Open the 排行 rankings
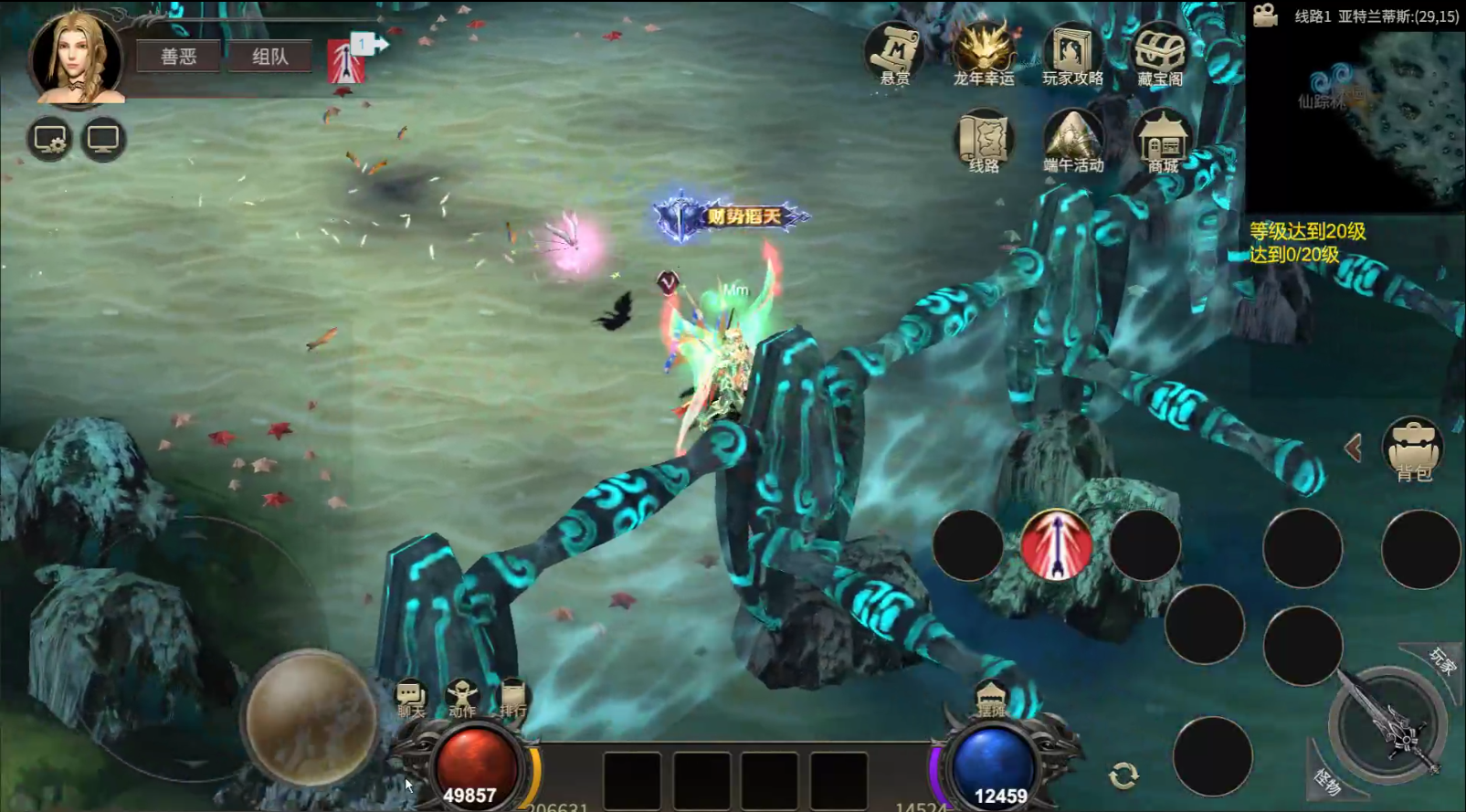This screenshot has height=812, width=1466. pos(512,701)
